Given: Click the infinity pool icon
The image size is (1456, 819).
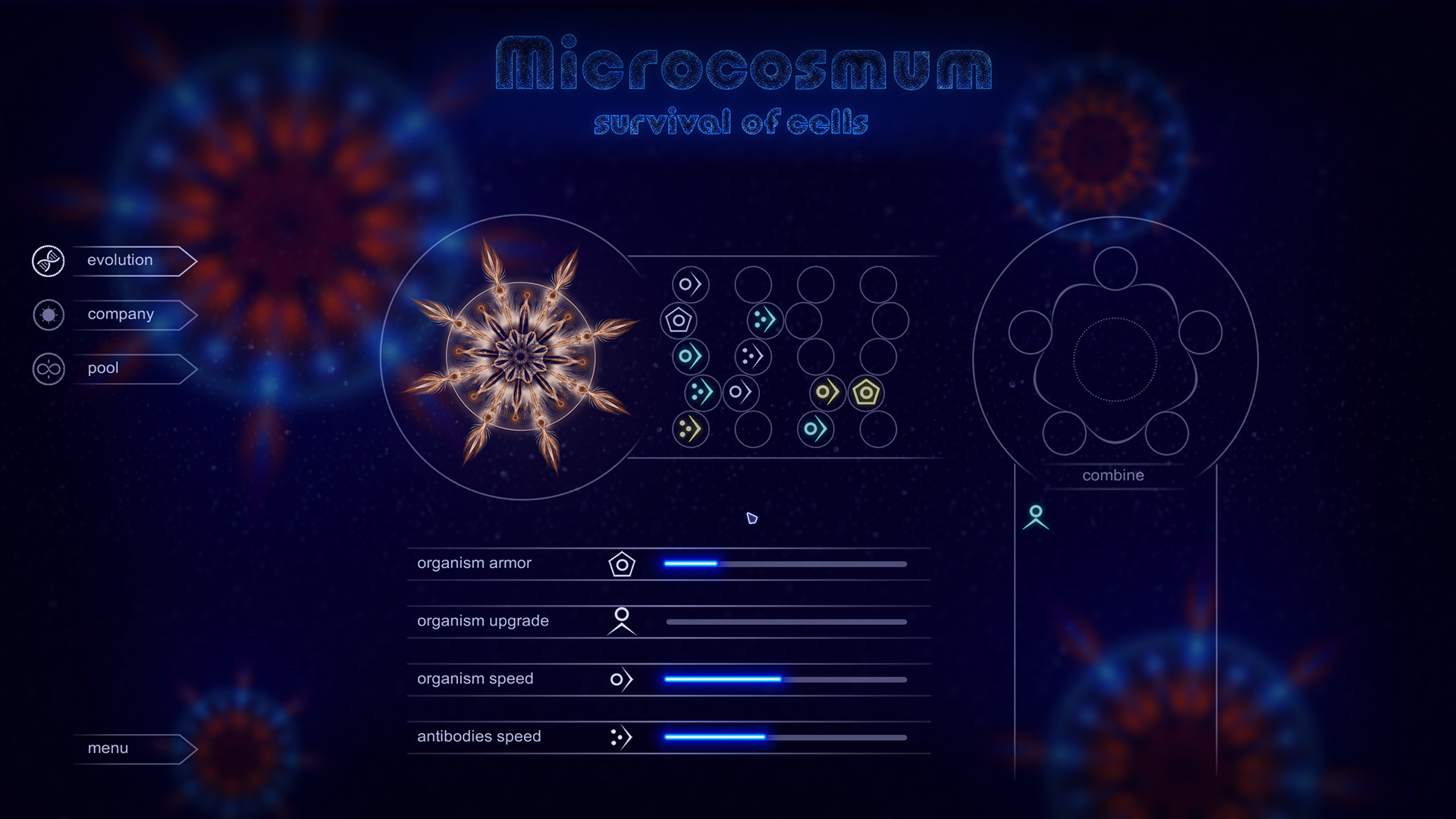Looking at the screenshot, I should [48, 369].
